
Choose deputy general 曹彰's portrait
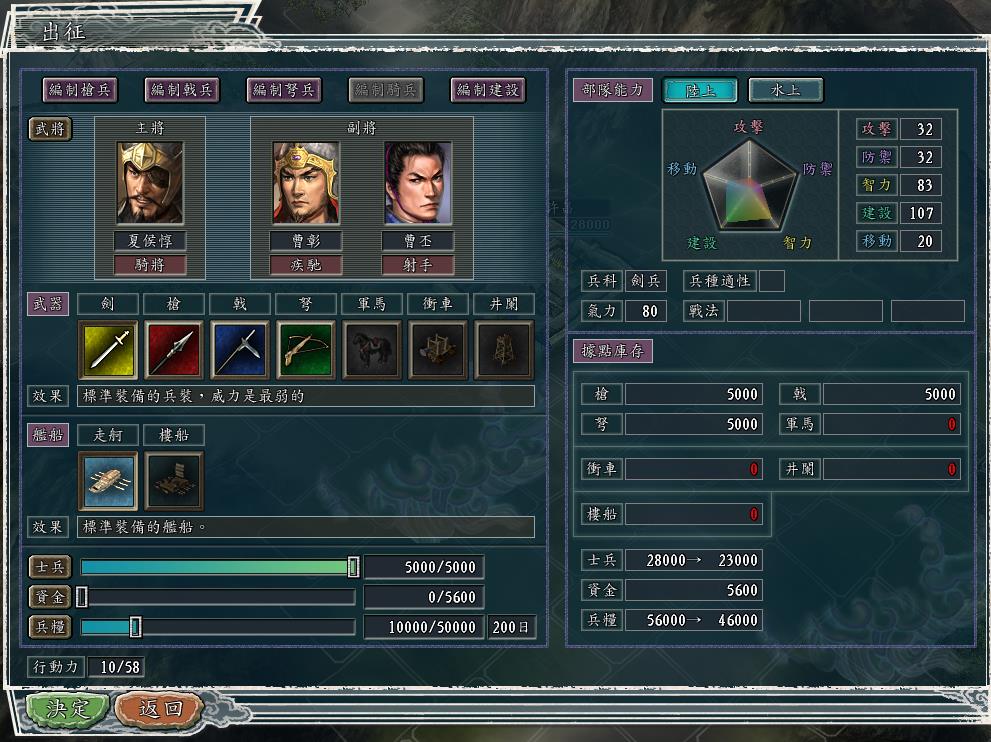click(306, 183)
